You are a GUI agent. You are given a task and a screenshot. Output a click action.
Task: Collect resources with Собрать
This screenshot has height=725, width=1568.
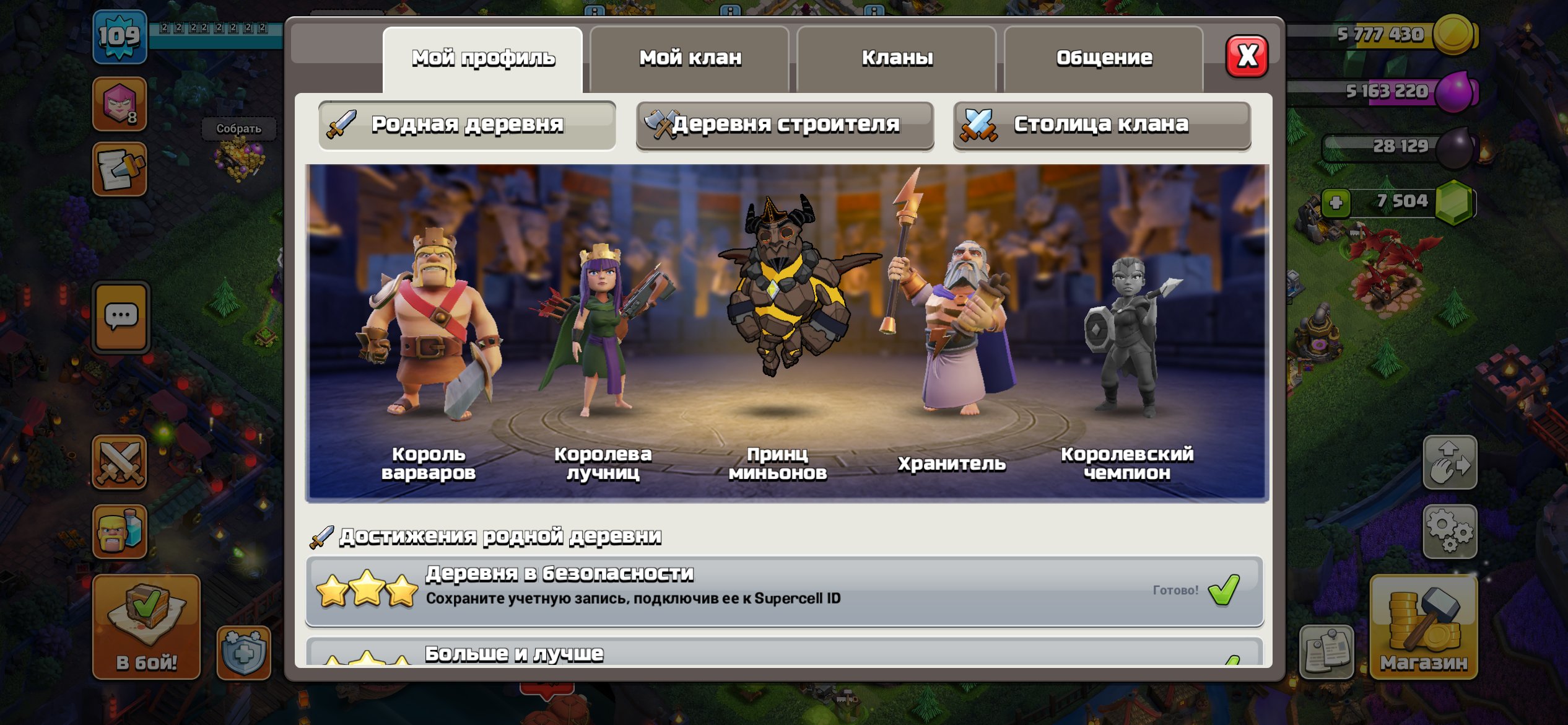238,129
